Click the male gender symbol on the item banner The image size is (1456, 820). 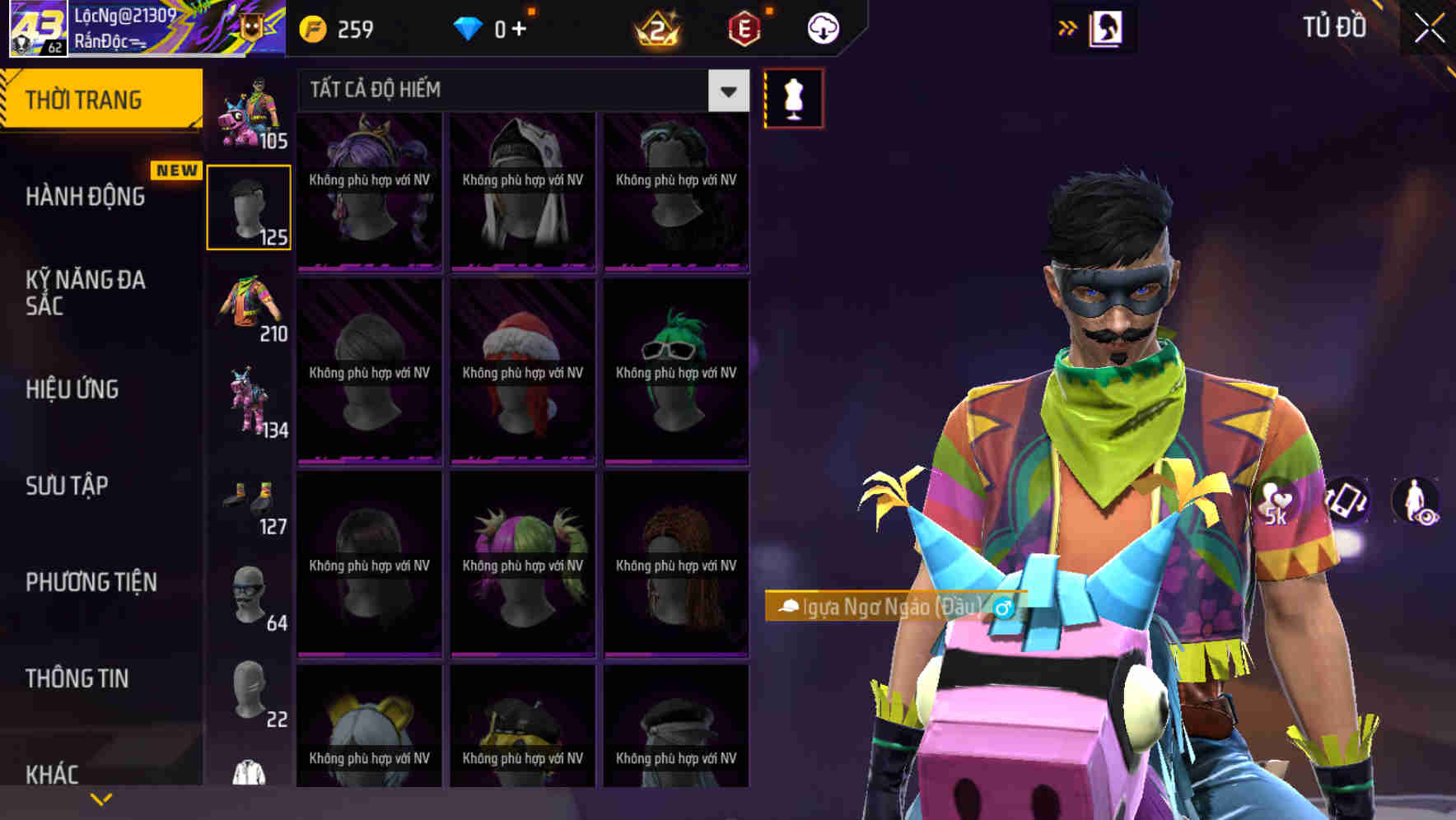(x=1004, y=609)
